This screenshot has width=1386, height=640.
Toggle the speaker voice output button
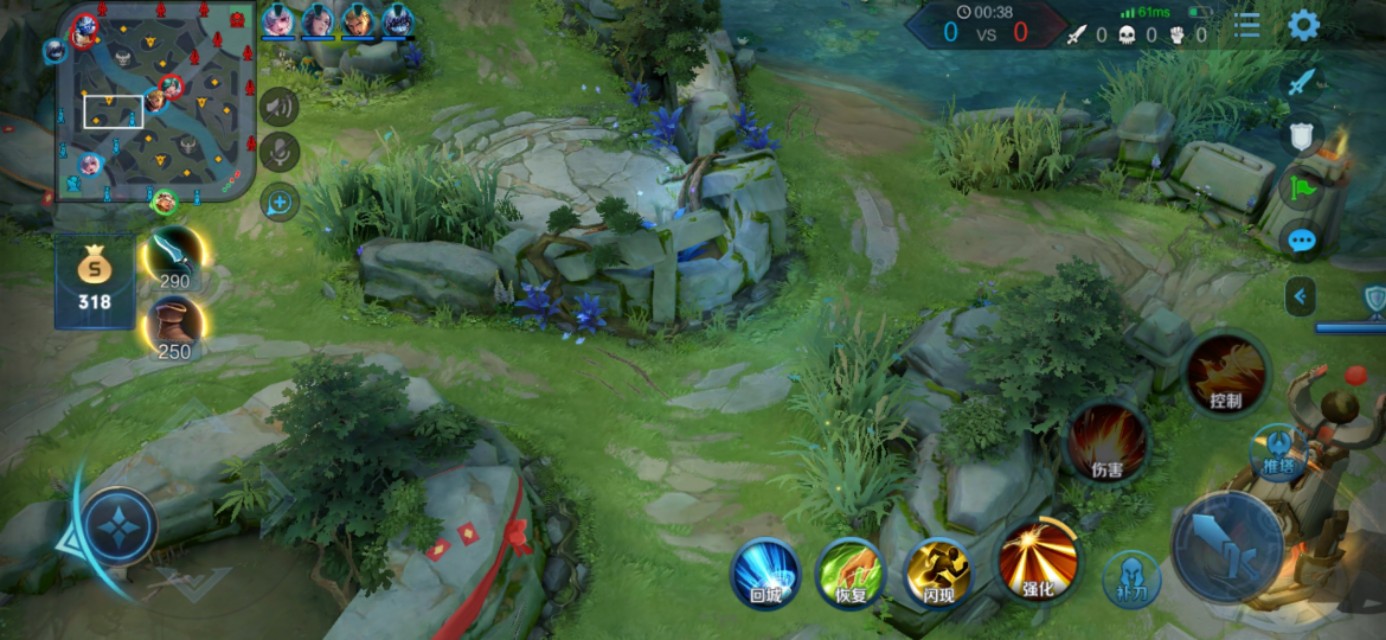click(280, 107)
